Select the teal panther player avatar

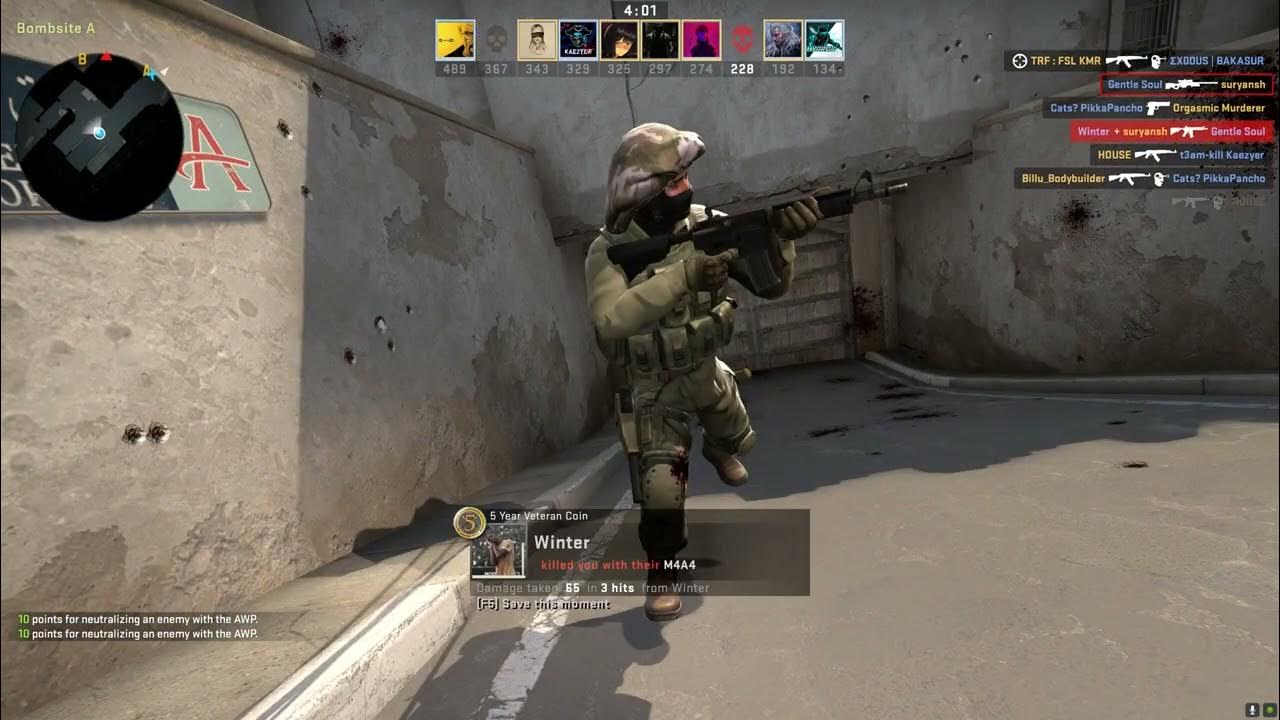[x=824, y=40]
